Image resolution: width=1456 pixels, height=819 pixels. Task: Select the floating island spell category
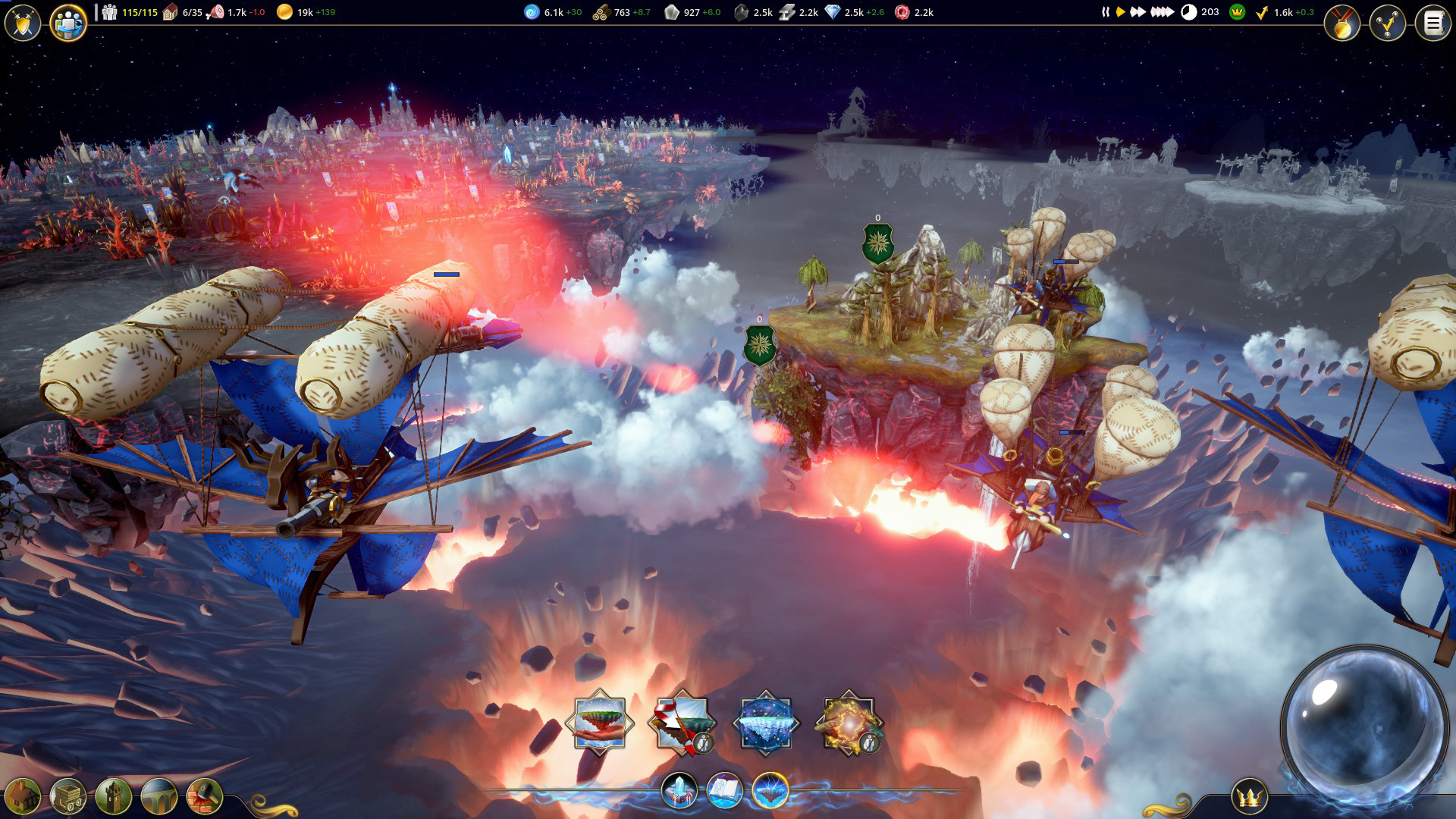(770, 791)
